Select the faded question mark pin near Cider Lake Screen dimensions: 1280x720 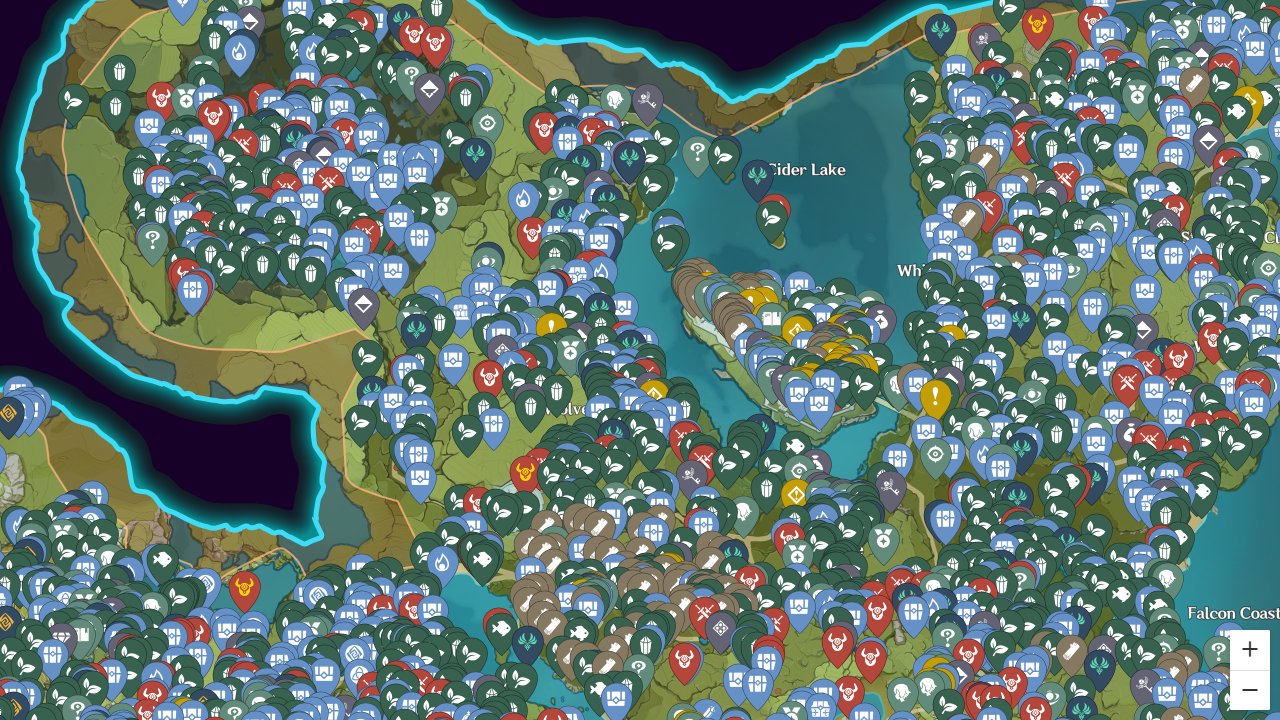697,152
